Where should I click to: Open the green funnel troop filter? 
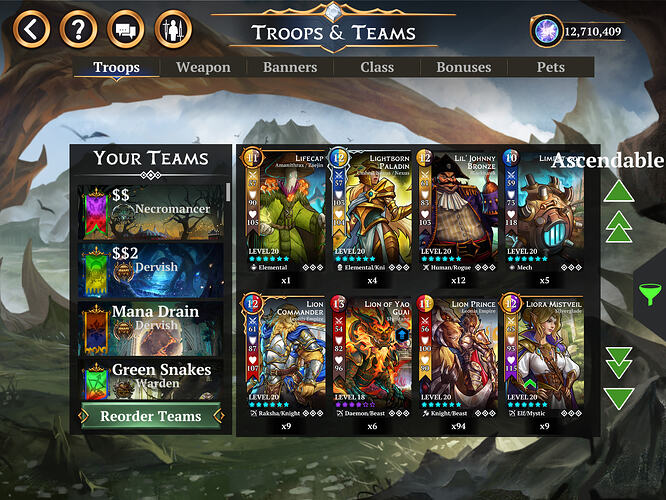(649, 294)
